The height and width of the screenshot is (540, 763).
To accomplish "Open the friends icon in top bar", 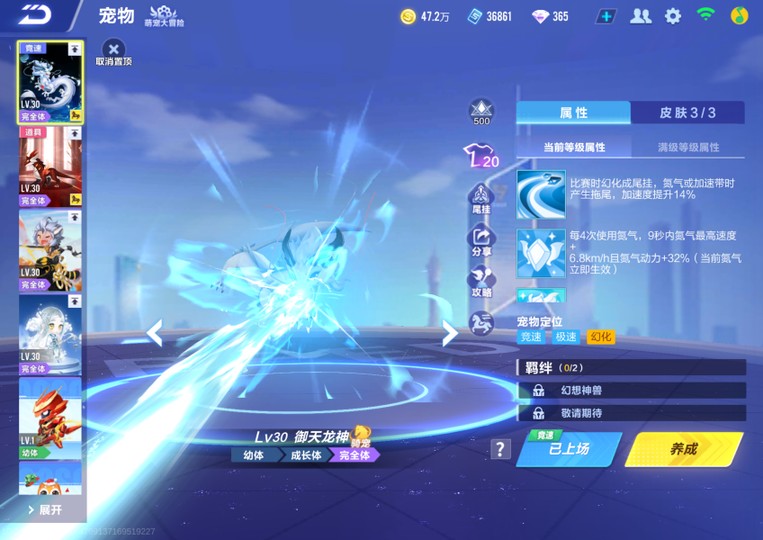I will (x=640, y=16).
